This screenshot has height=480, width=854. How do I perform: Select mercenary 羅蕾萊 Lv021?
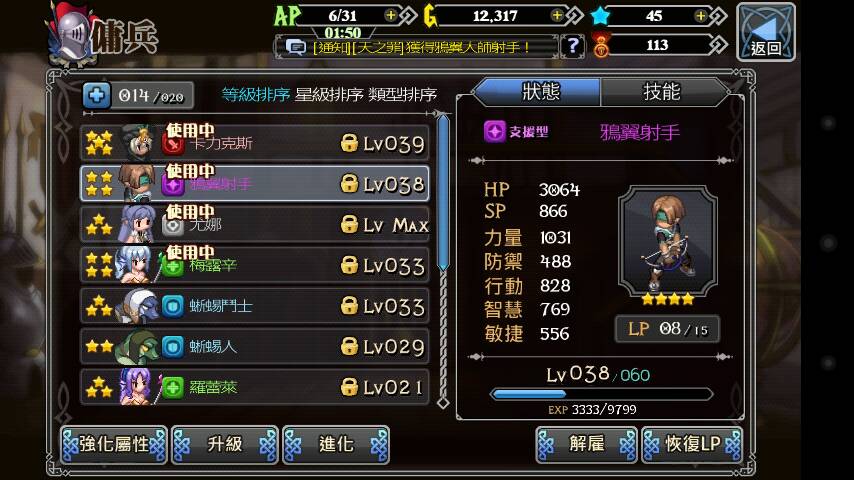[x=255, y=386]
